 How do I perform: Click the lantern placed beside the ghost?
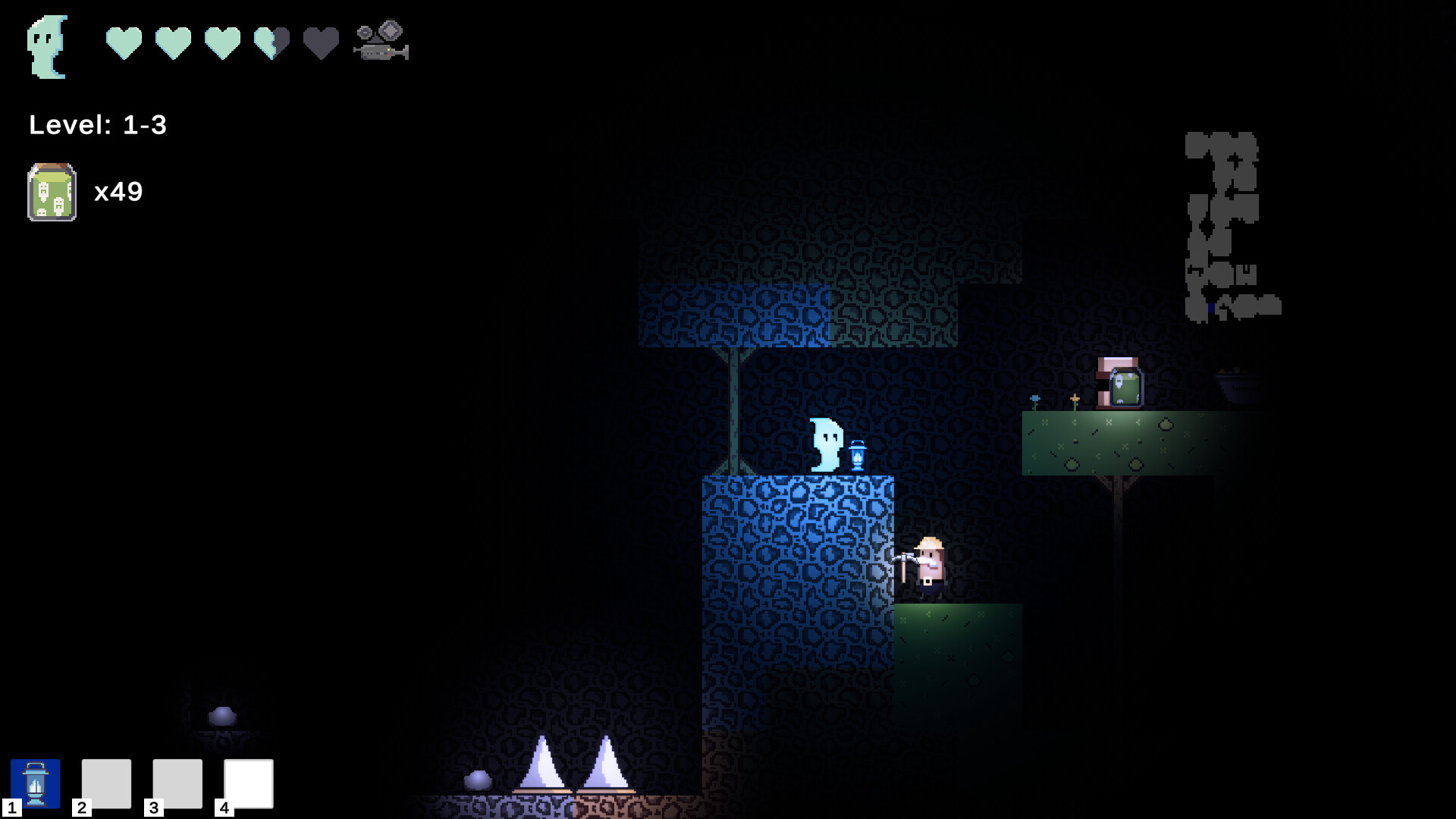click(858, 453)
